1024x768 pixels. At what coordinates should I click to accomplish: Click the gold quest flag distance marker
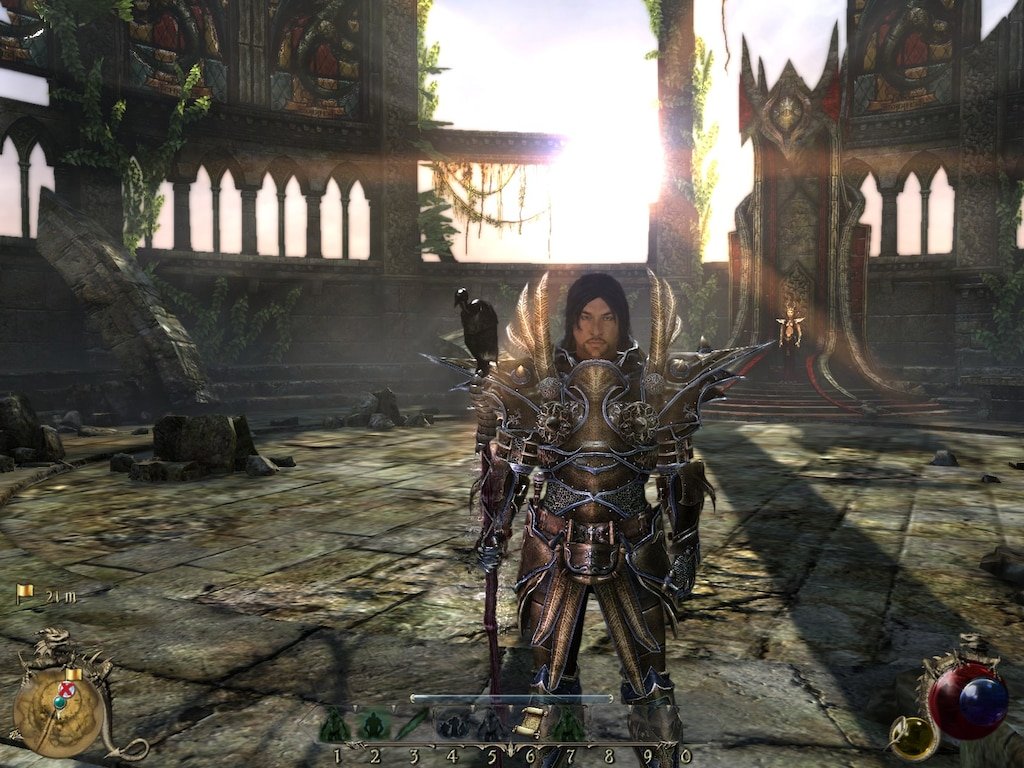pos(25,594)
